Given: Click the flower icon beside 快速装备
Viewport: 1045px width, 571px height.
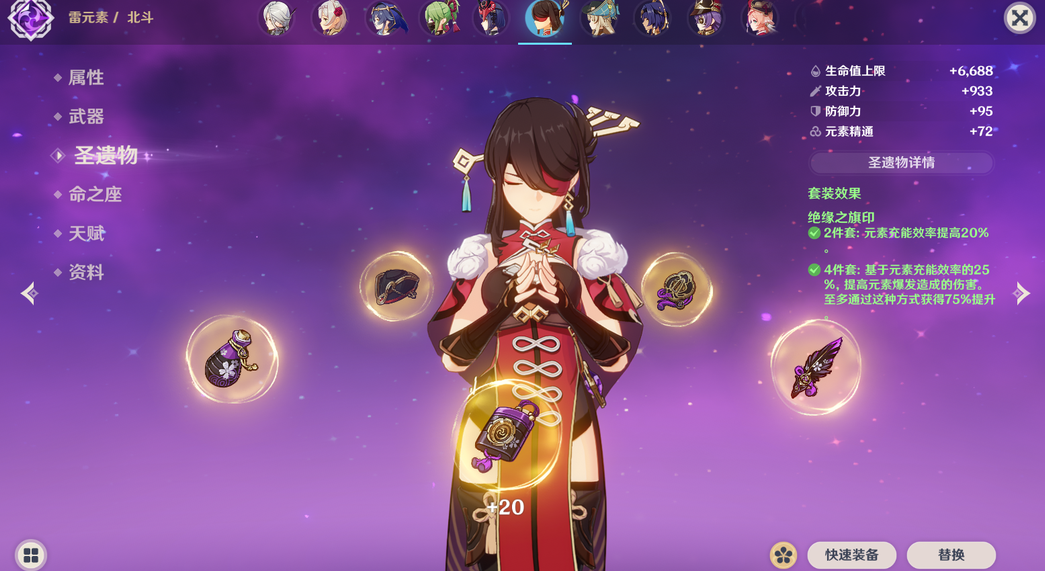Looking at the screenshot, I should (x=783, y=555).
